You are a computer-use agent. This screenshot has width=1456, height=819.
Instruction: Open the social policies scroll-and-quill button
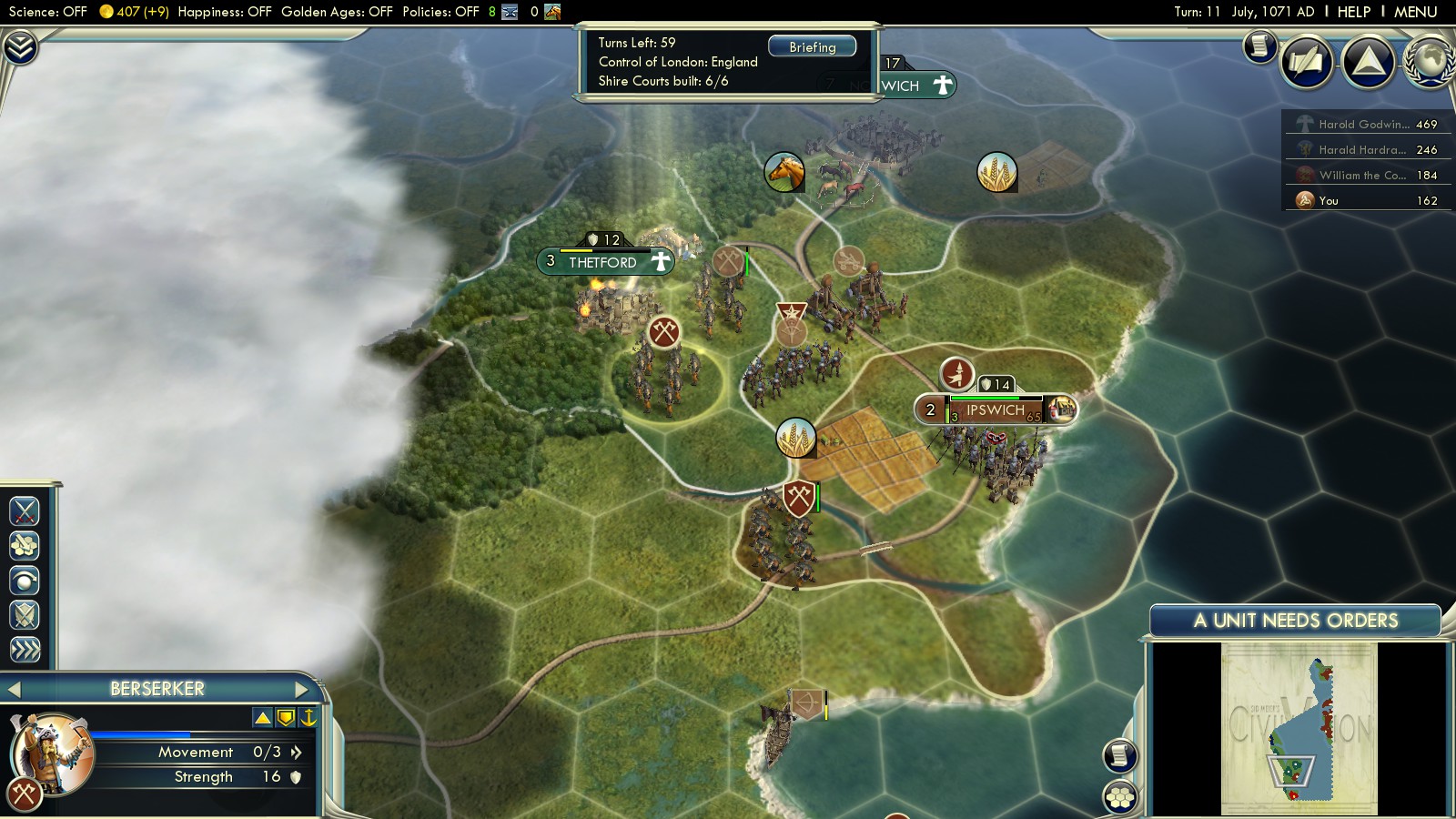(1307, 62)
